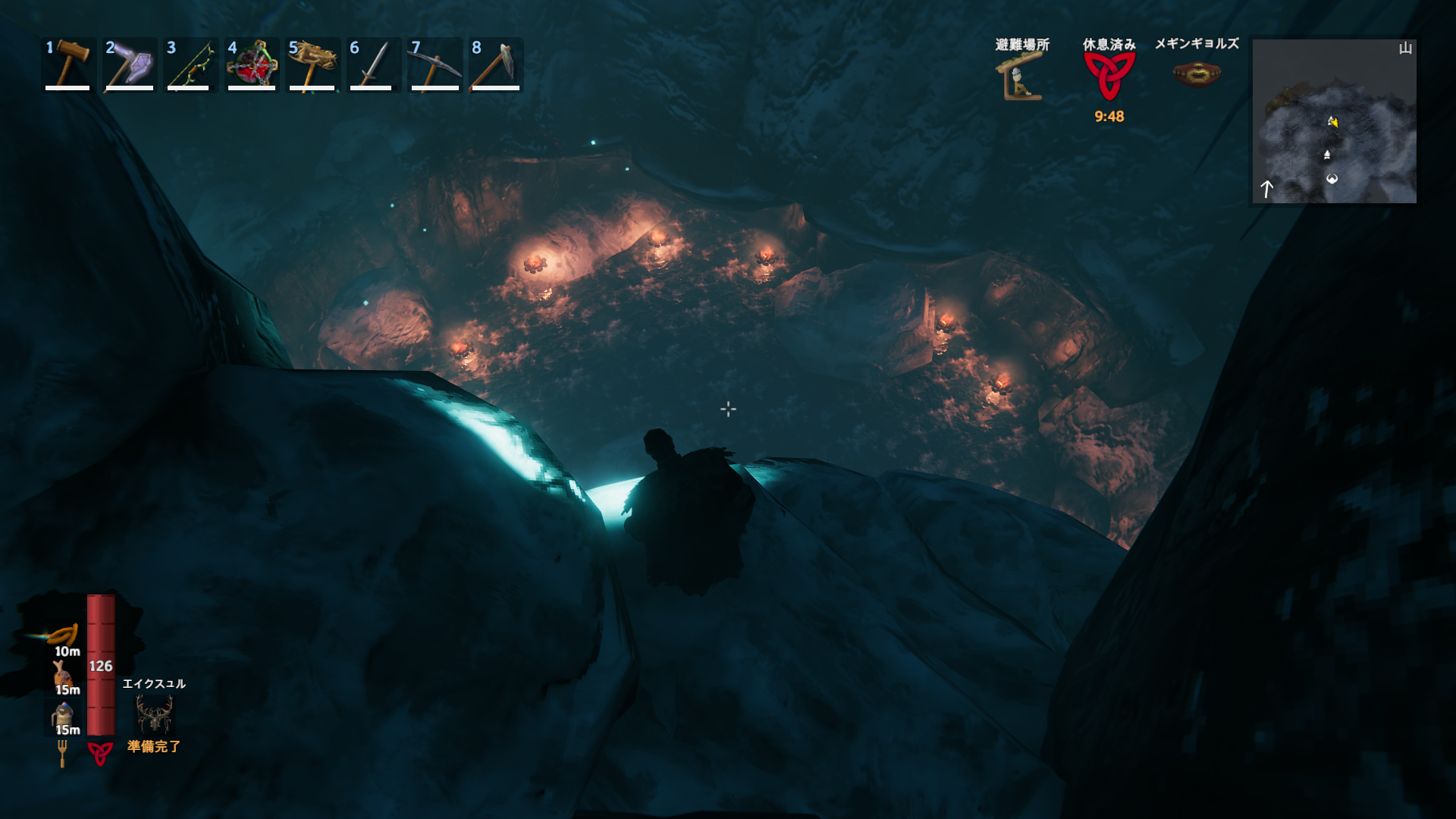Click the sausages food icon
The height and width of the screenshot is (819, 1456).
(x=62, y=635)
